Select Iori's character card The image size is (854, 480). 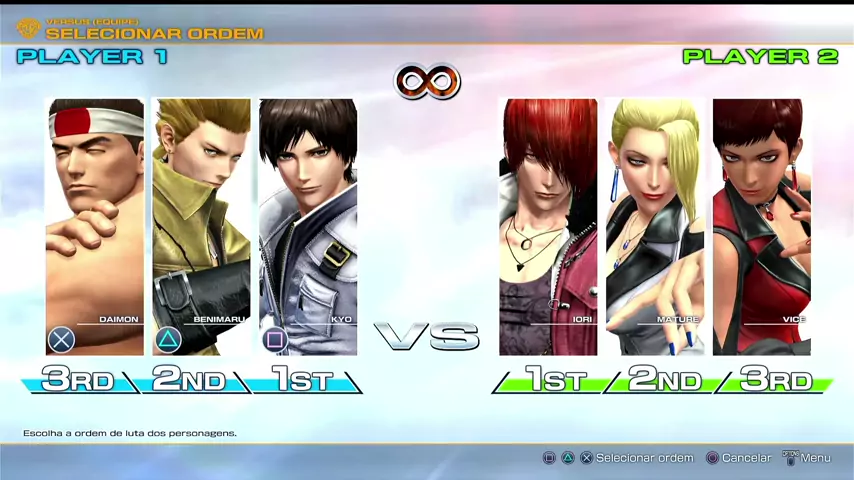pos(548,226)
